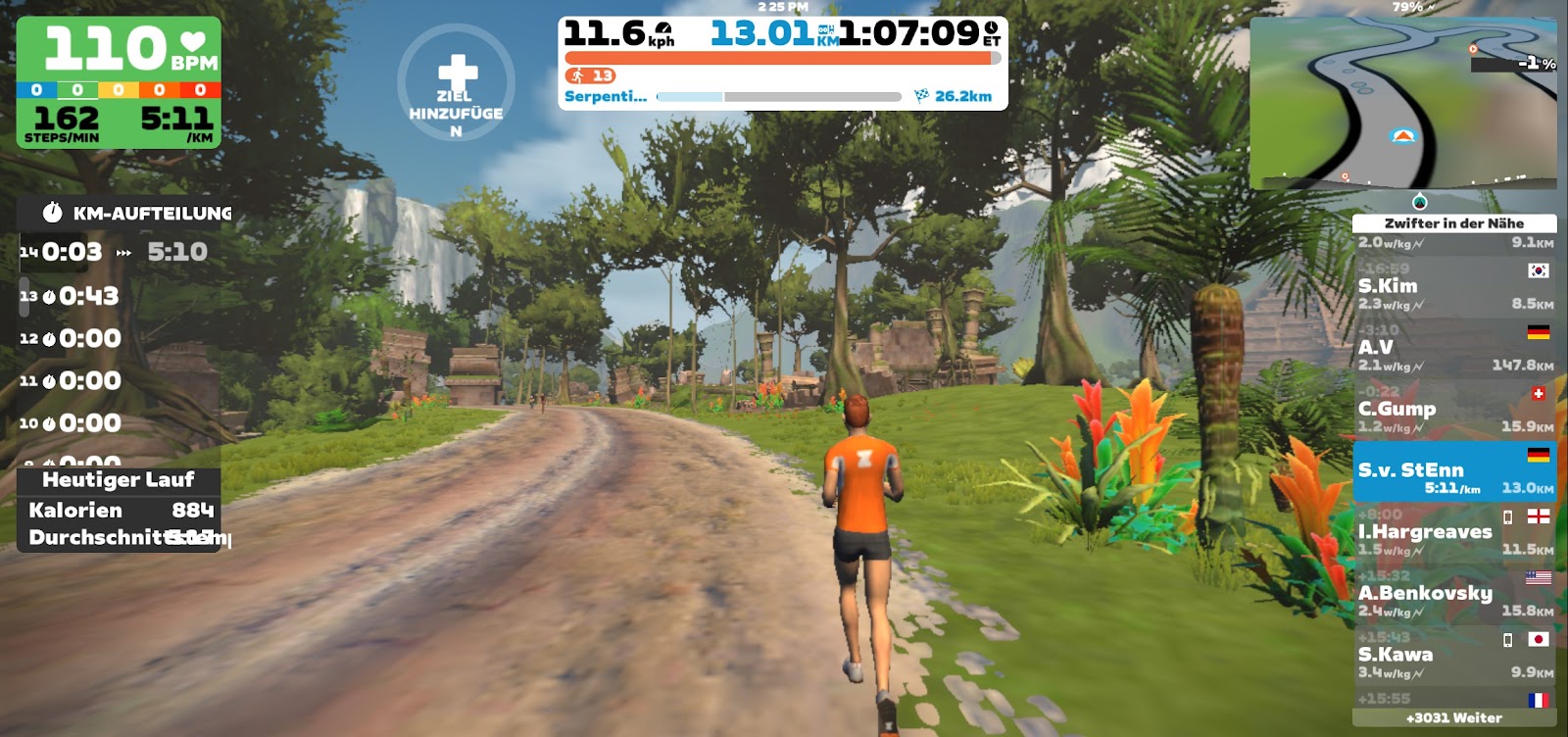Show more Zwifters via +3031 Weiter
This screenshot has height=737, width=1568.
1453,717
